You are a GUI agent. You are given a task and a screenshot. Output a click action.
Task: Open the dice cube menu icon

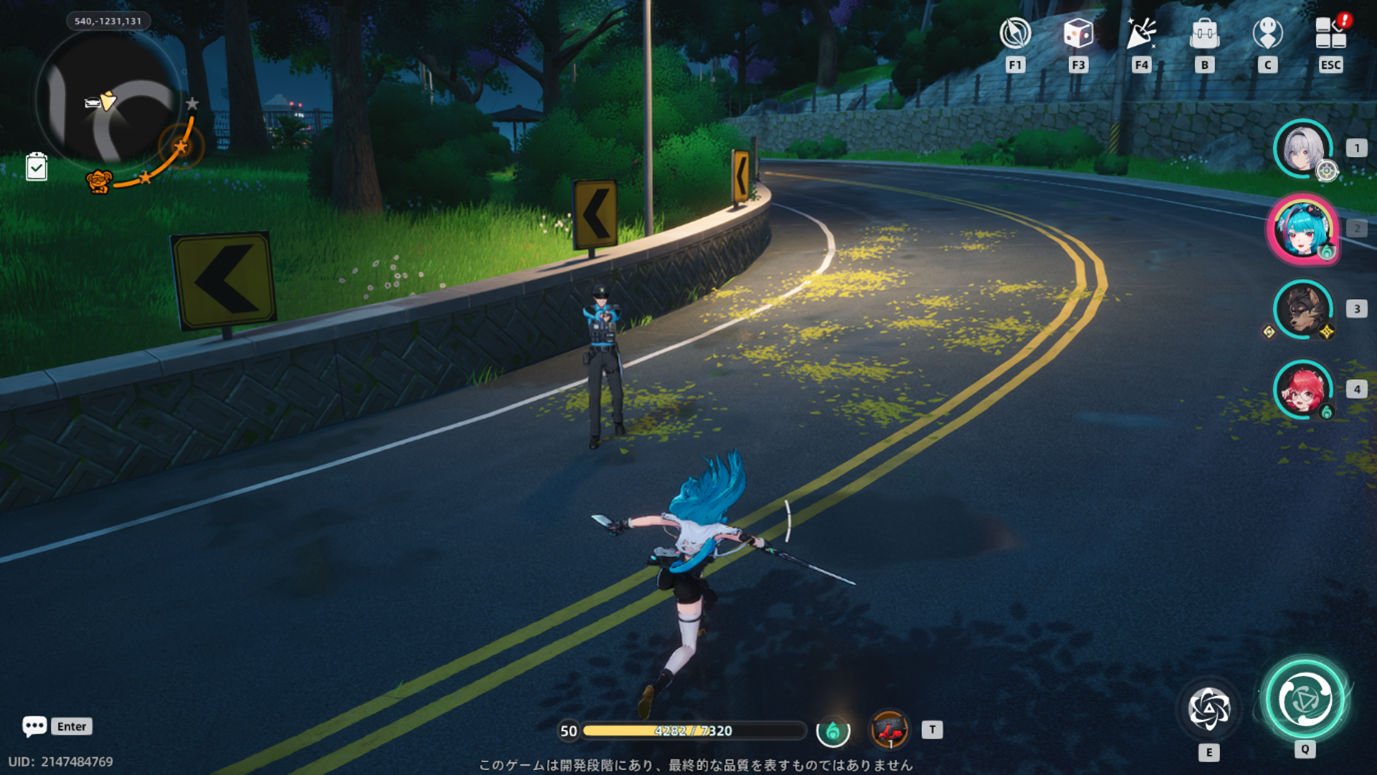[1078, 34]
